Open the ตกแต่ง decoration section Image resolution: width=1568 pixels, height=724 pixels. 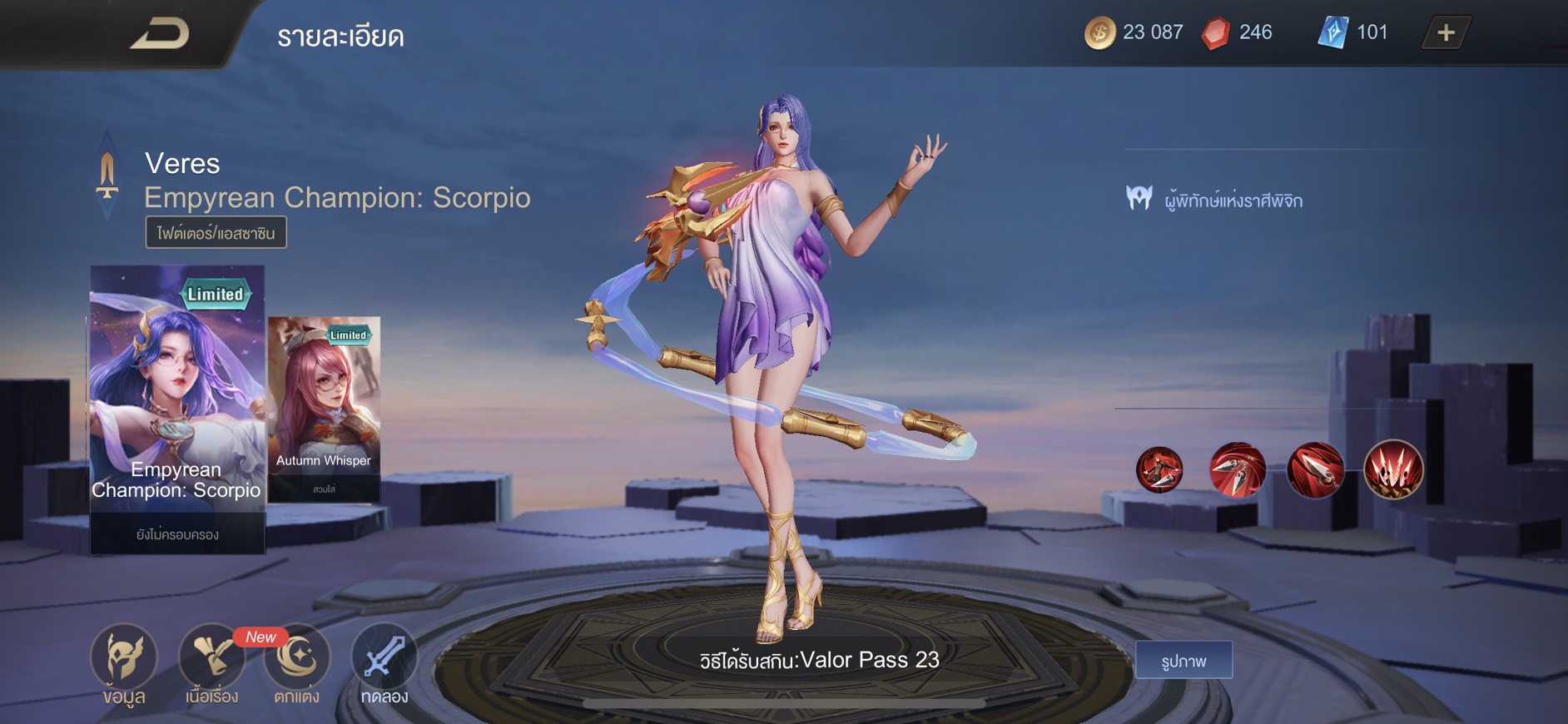coord(297,662)
